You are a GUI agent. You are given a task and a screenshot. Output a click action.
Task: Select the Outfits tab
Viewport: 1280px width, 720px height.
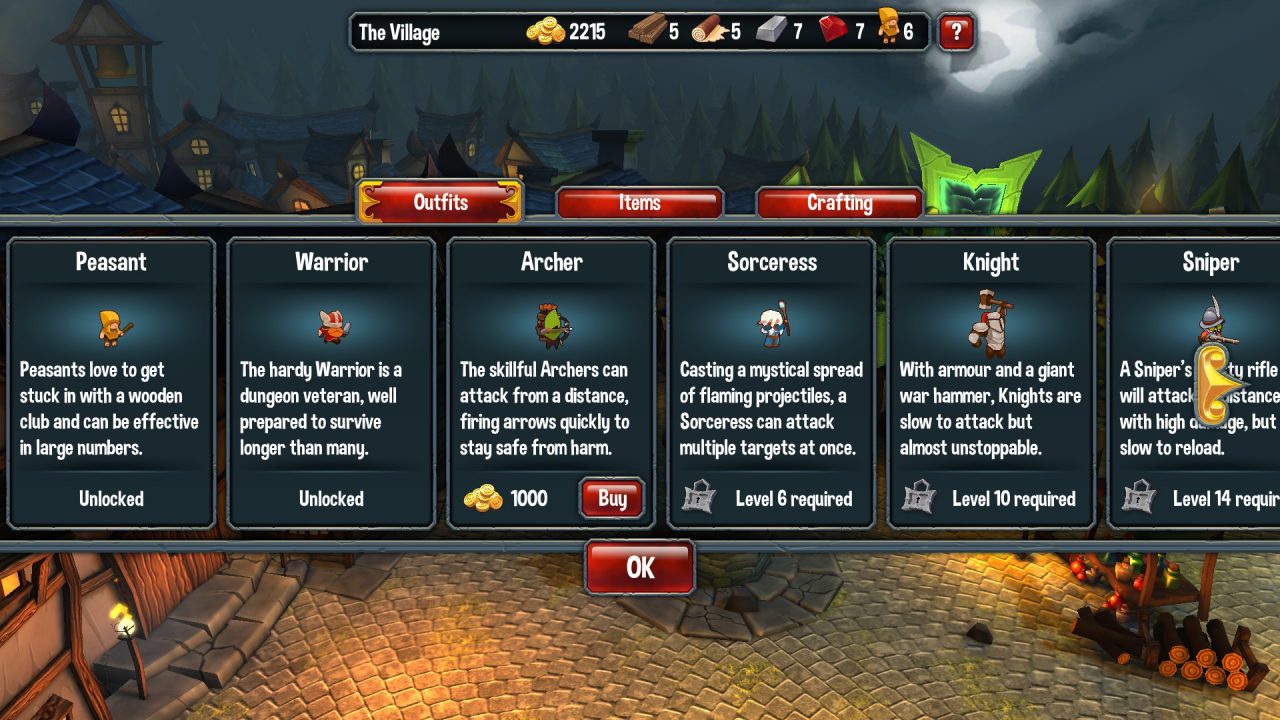(x=440, y=202)
